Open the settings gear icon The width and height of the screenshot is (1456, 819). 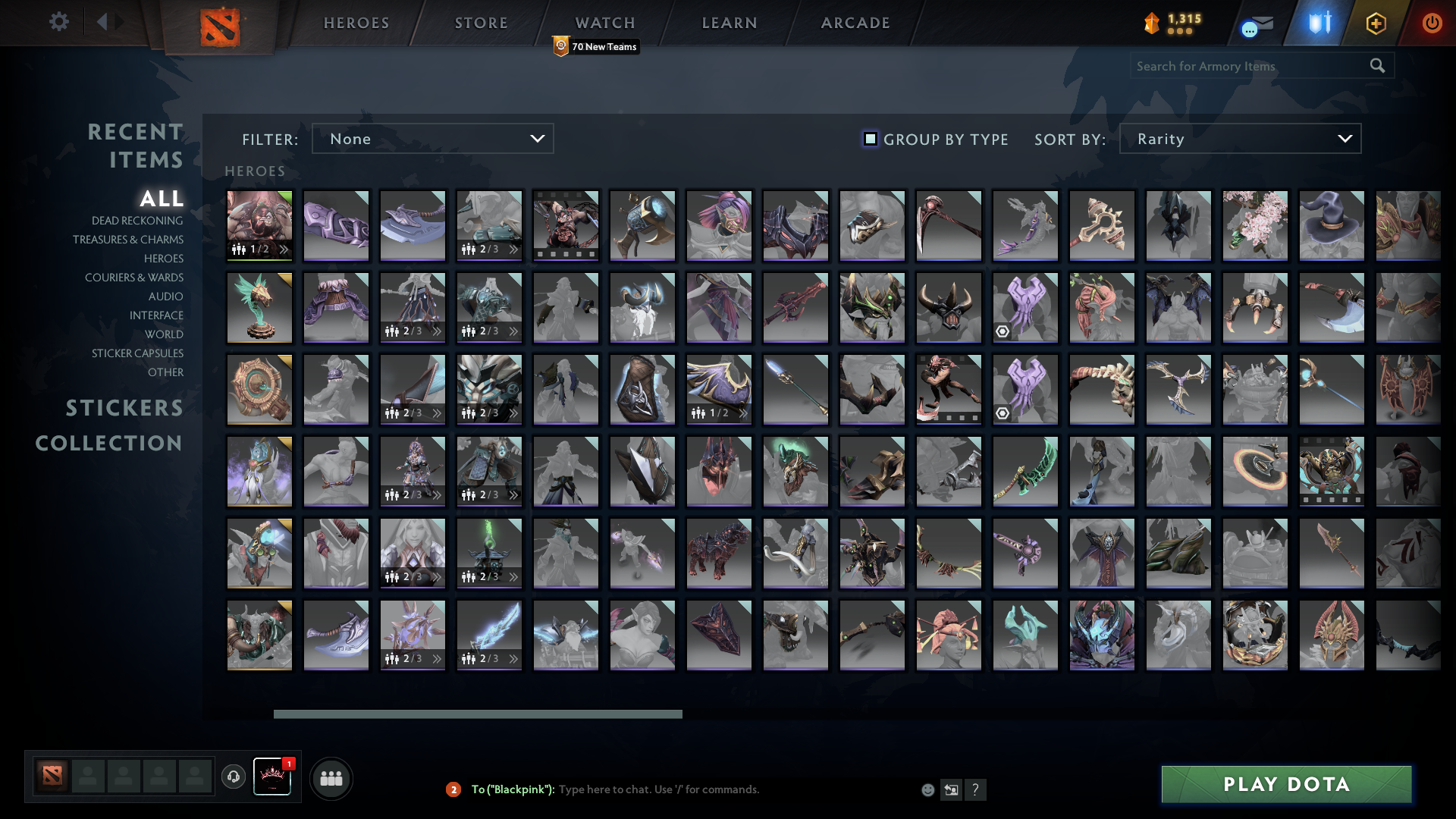(x=59, y=22)
